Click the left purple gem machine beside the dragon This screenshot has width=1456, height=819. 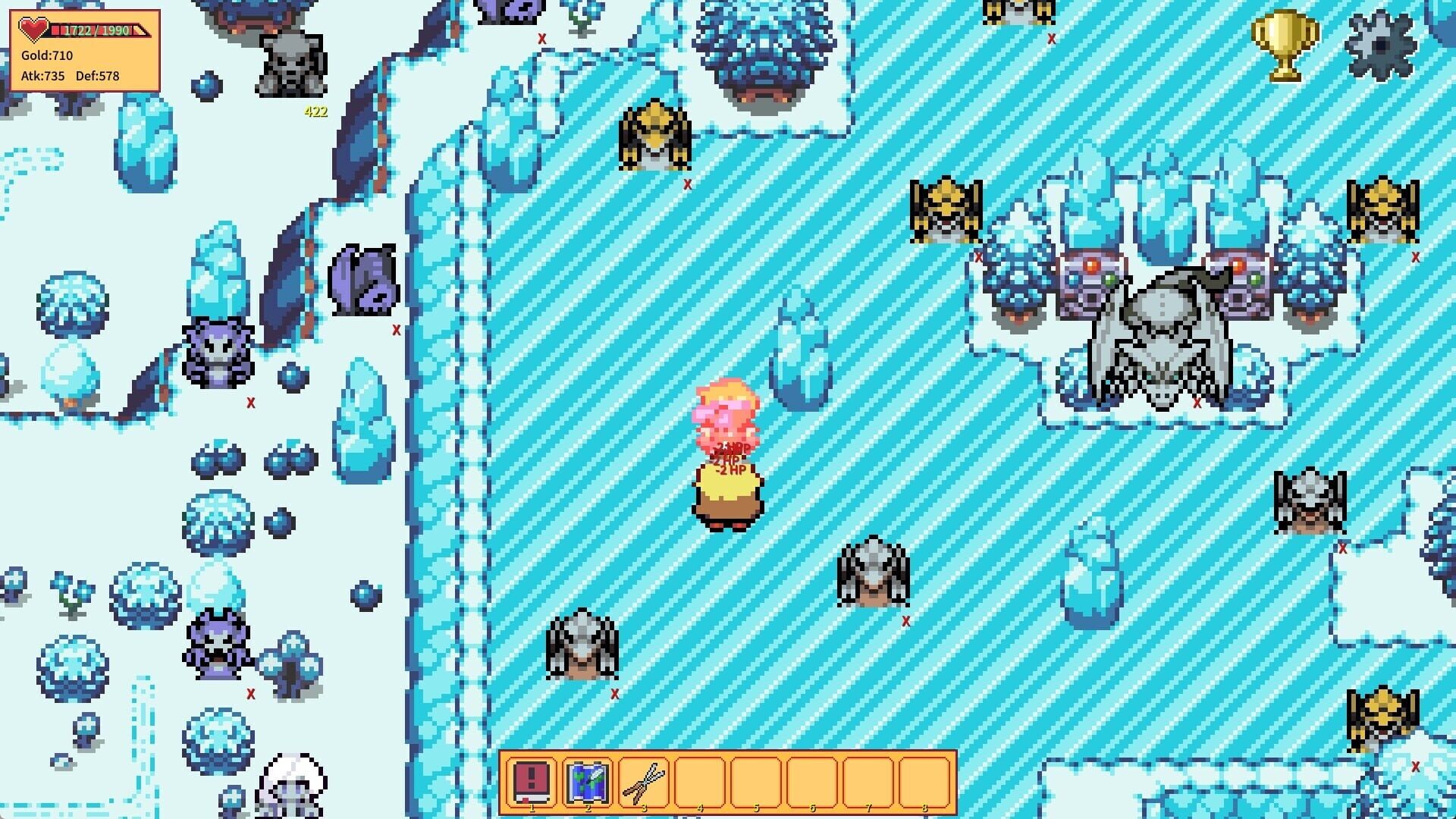pyautogui.click(x=1087, y=282)
